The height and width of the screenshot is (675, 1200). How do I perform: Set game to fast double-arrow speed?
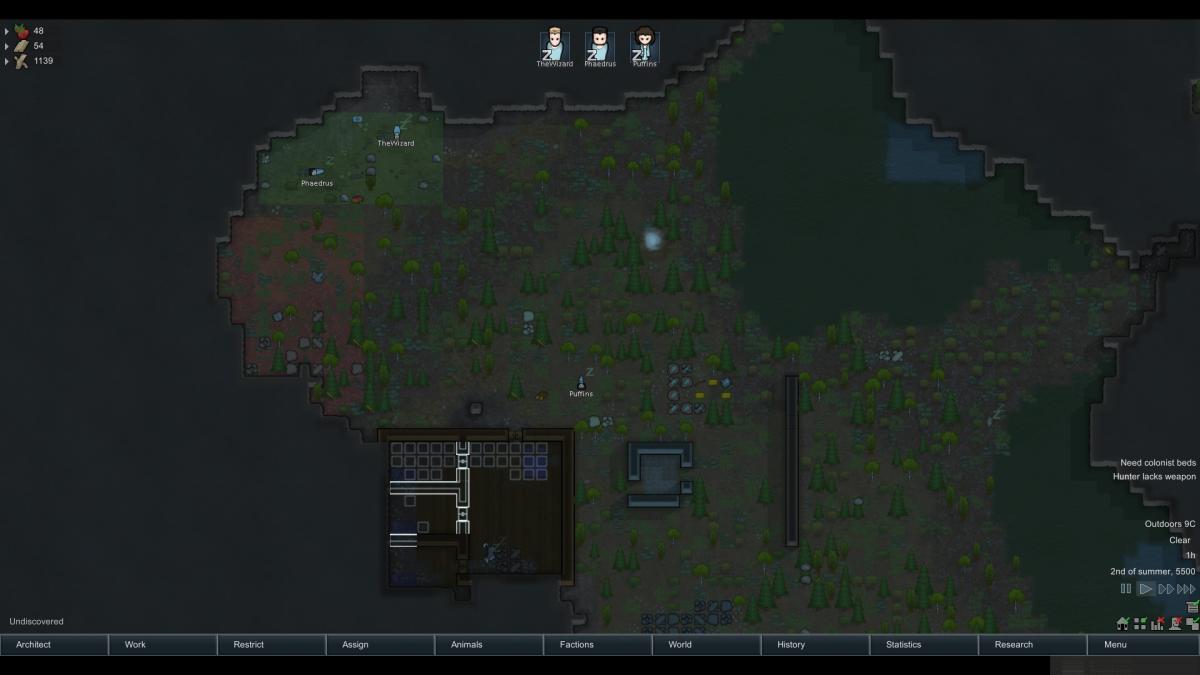[1165, 589]
